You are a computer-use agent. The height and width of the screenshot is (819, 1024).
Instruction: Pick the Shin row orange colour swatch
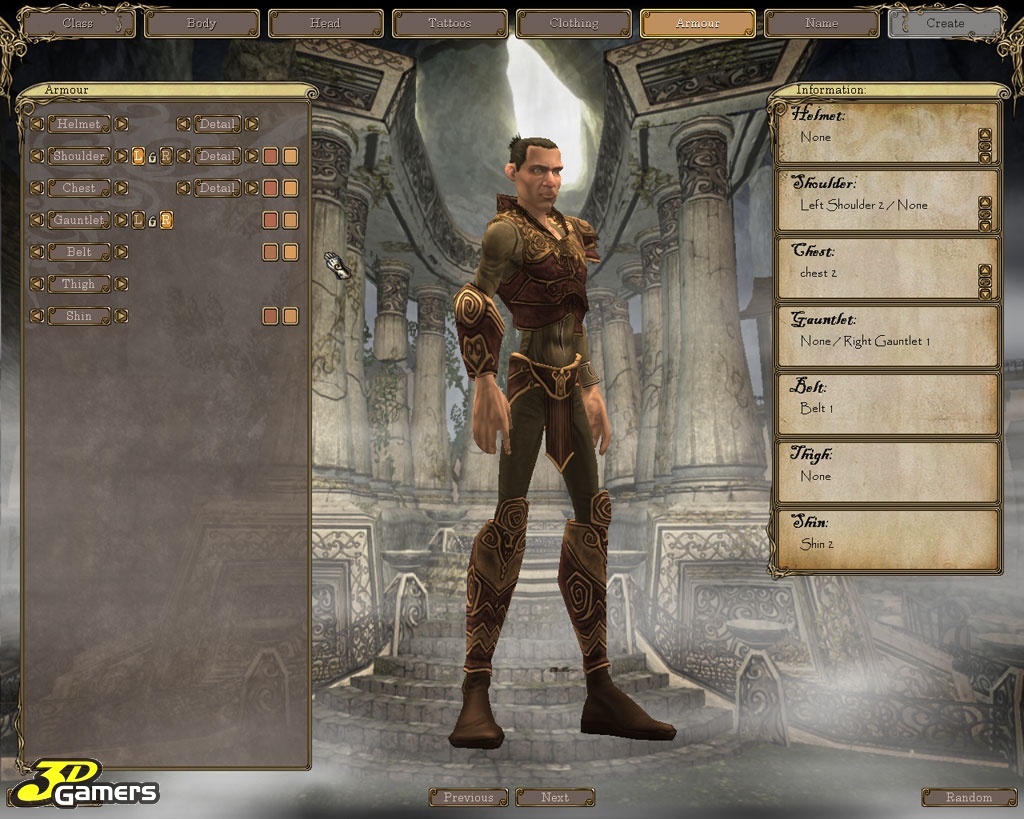click(290, 316)
